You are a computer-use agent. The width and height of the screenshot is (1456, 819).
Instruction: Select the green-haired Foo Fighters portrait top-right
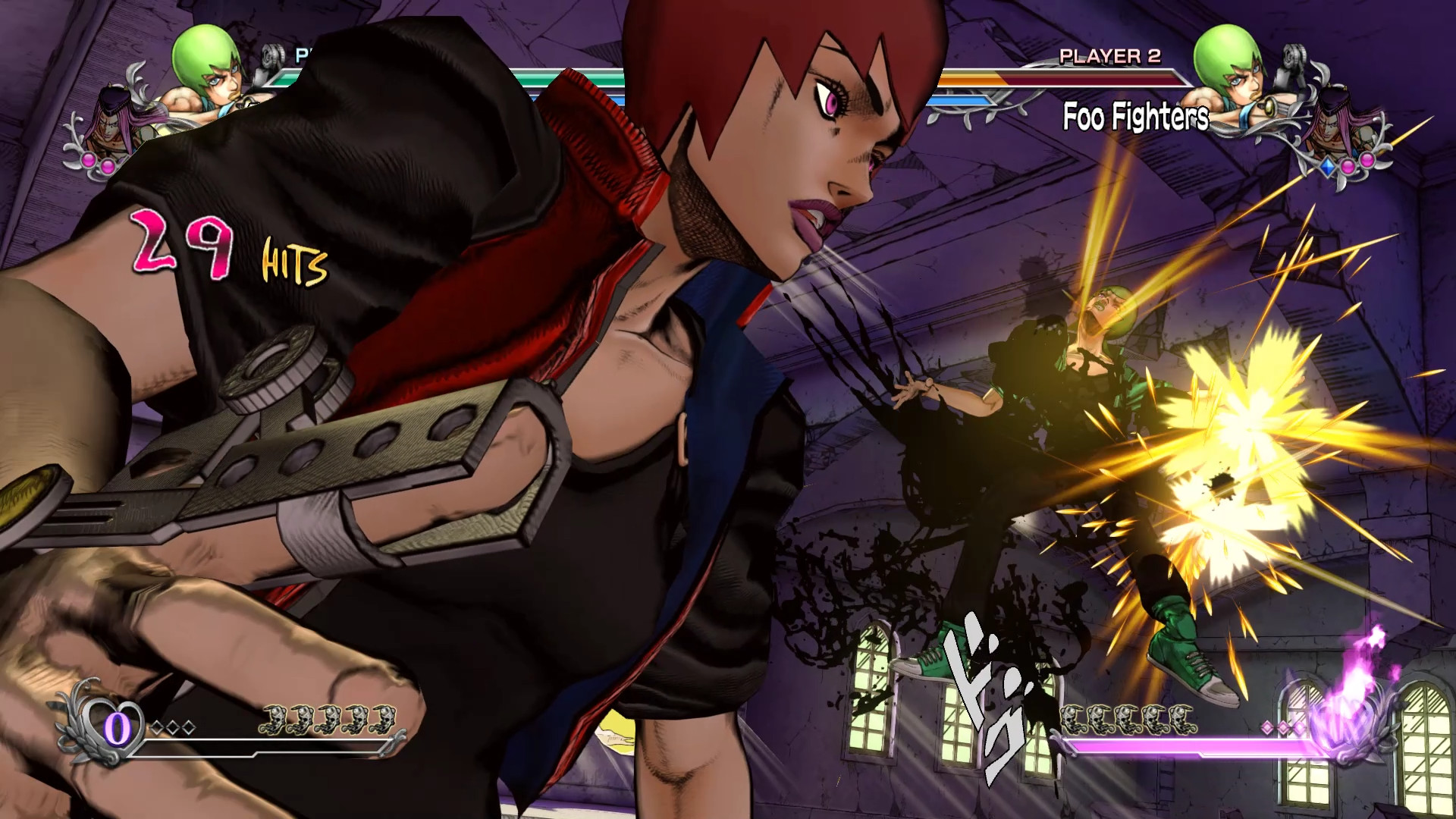pos(1228,59)
